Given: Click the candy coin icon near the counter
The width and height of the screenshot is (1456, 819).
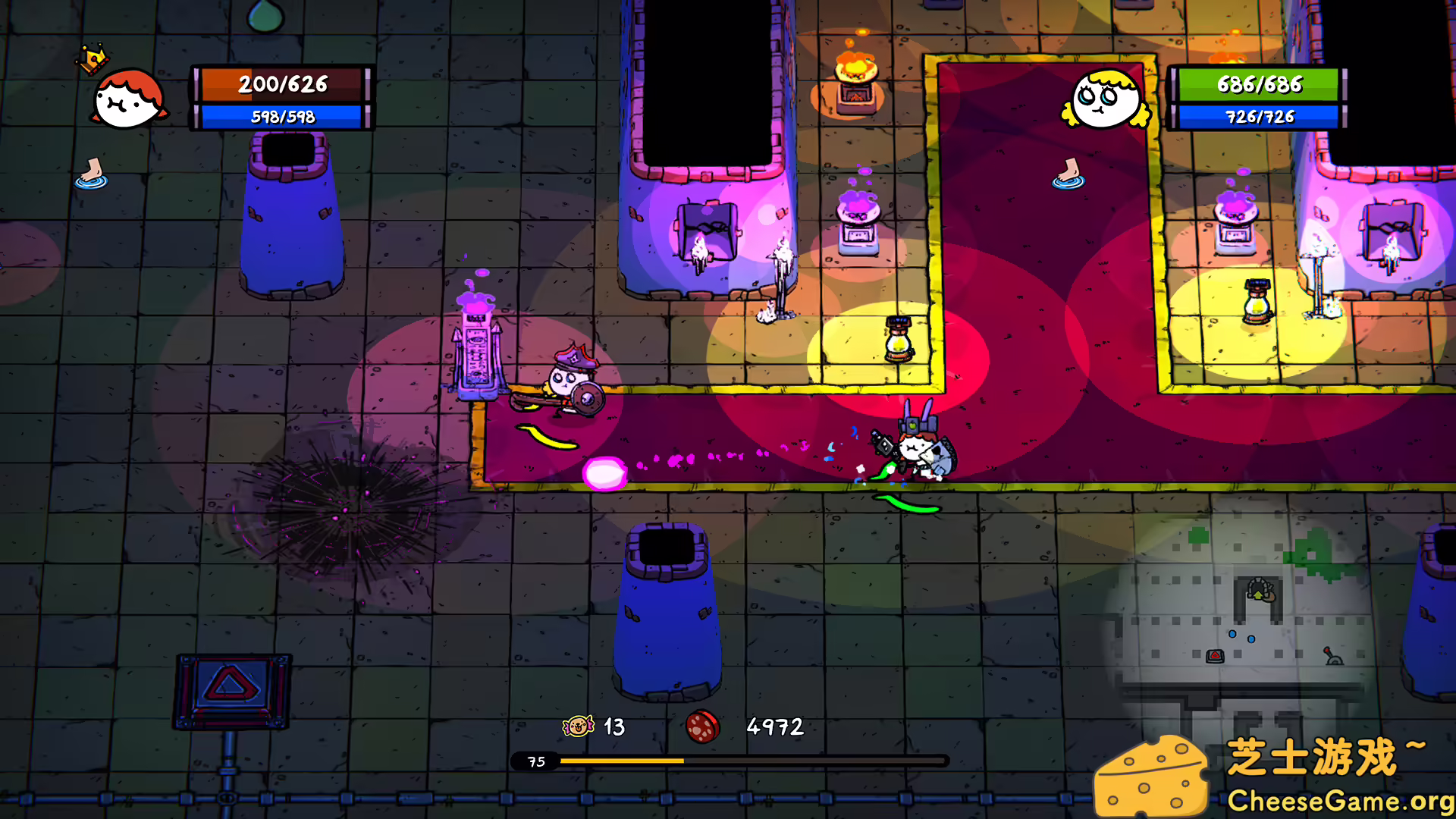Looking at the screenshot, I should pos(576,727).
